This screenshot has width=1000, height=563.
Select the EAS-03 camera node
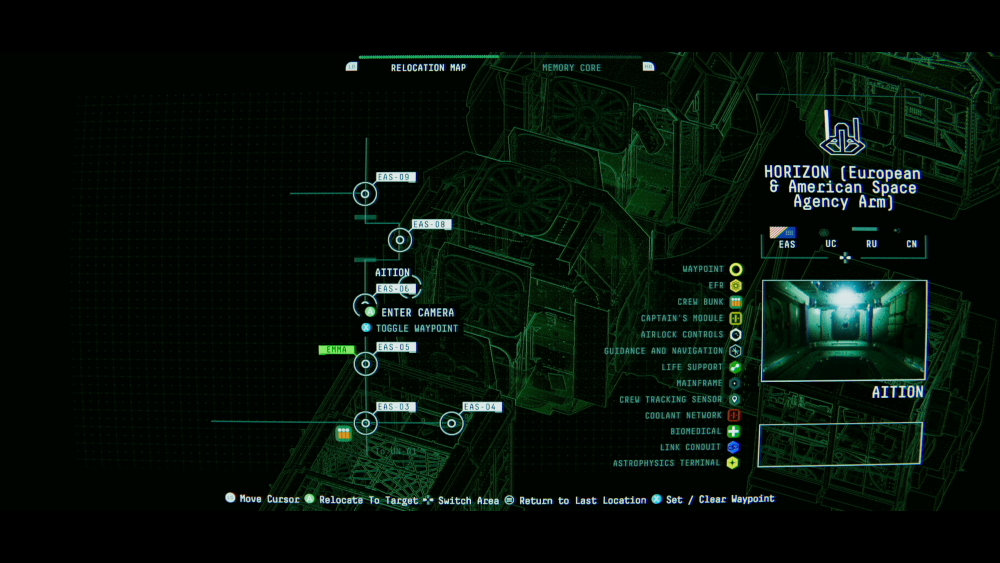(366, 423)
